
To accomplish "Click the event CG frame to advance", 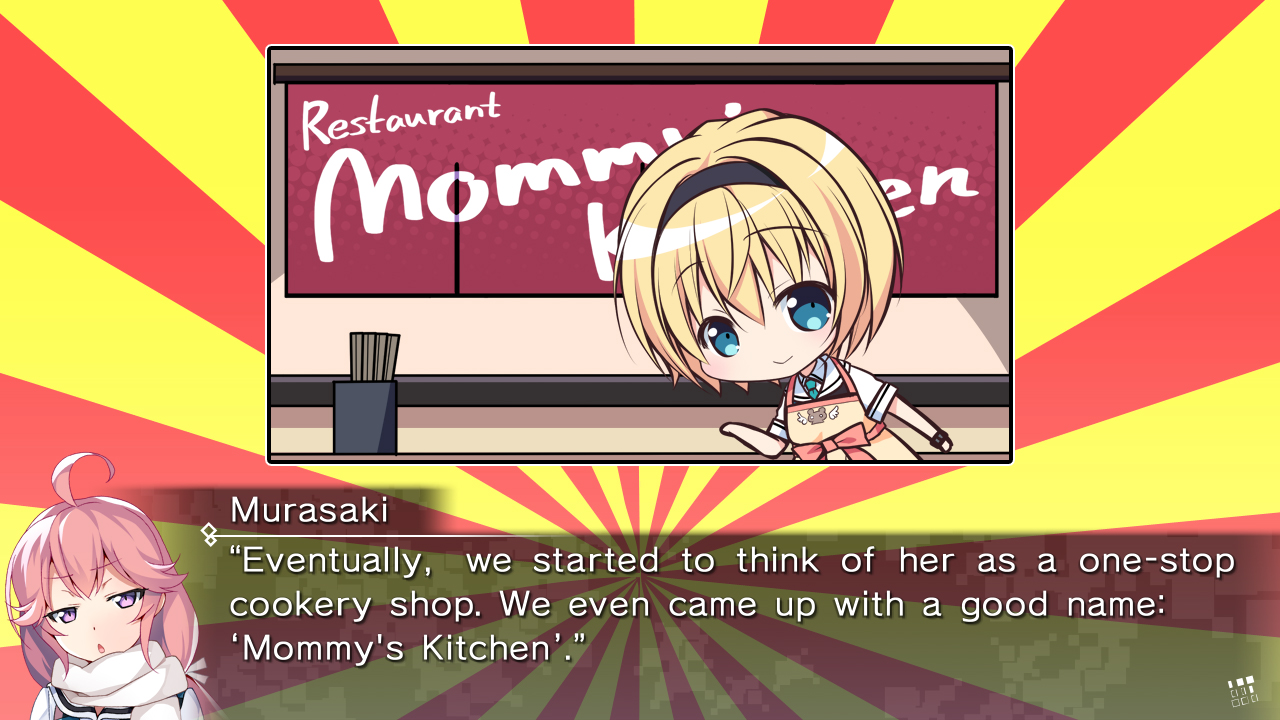I will click(x=640, y=255).
